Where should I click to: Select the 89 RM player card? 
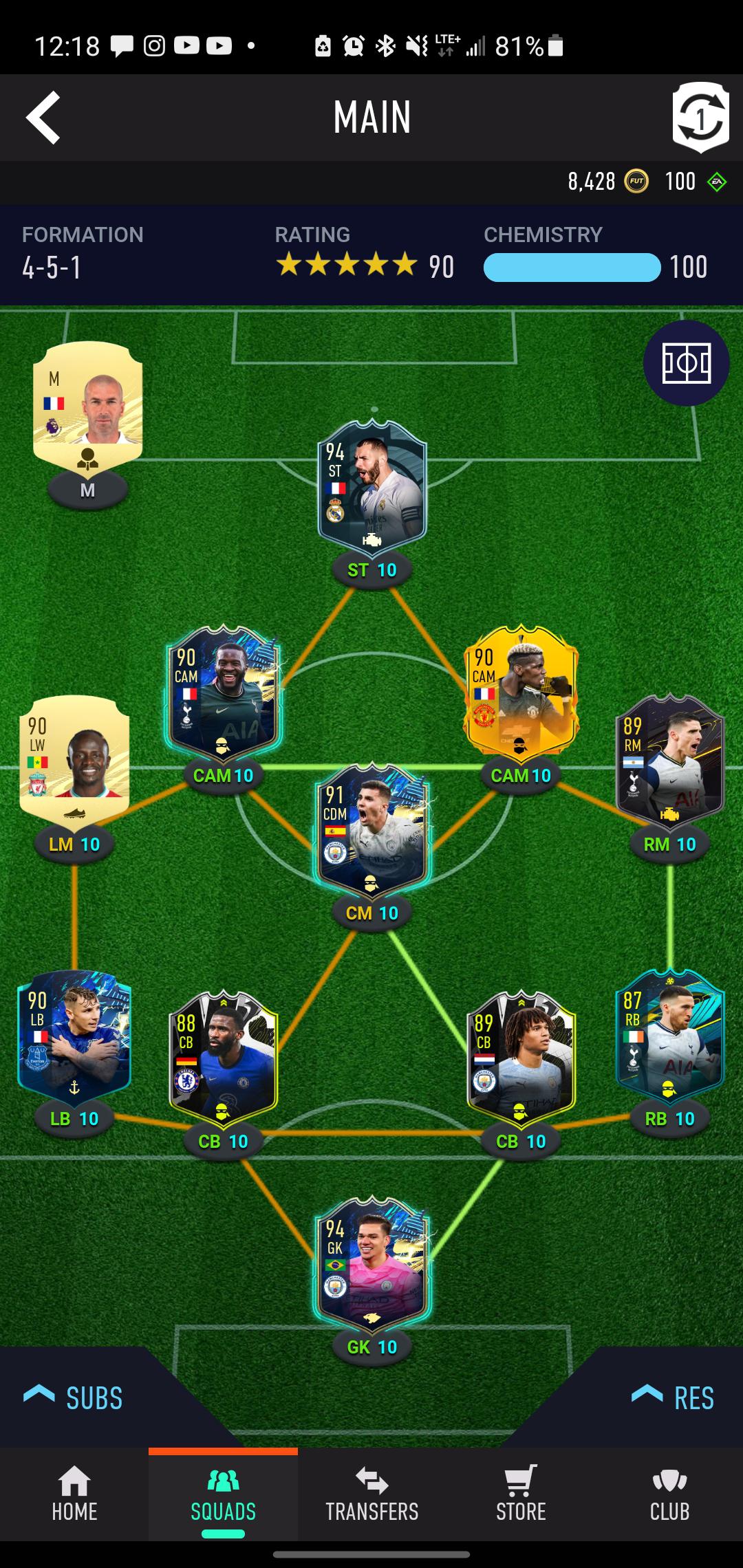click(669, 760)
